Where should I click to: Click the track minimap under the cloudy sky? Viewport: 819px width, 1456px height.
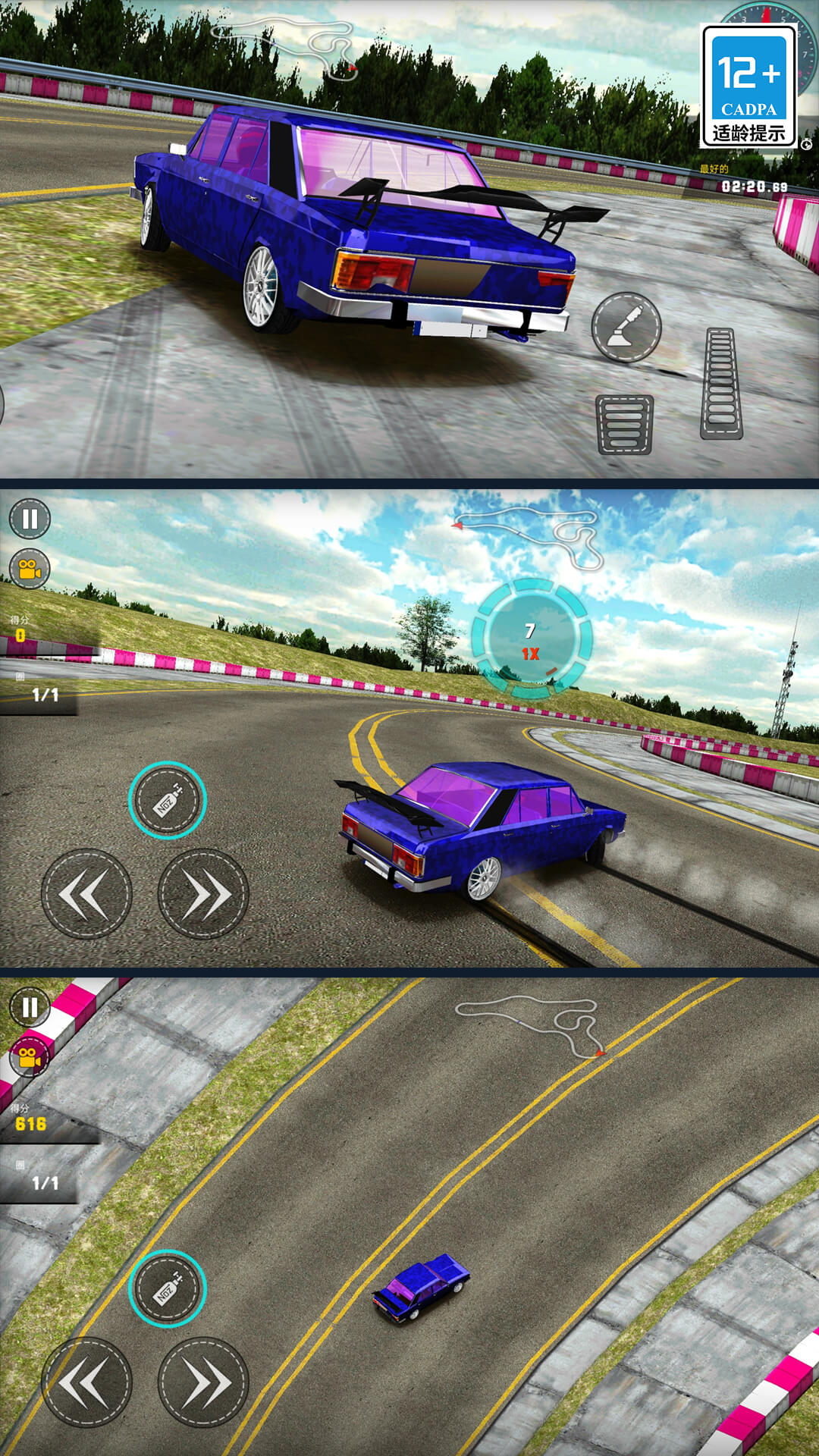click(x=531, y=535)
